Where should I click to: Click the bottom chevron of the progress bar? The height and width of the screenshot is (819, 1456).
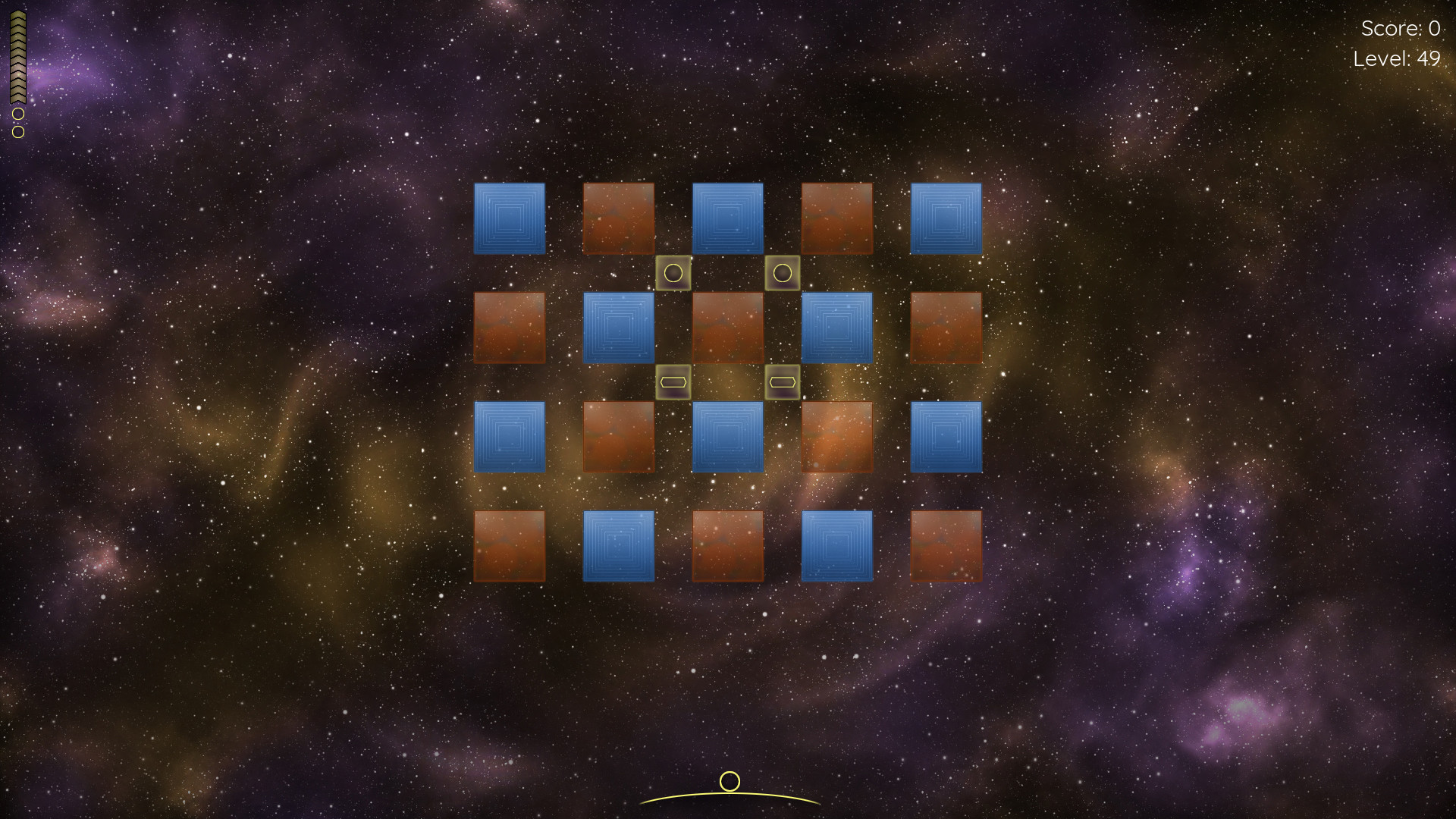17,97
